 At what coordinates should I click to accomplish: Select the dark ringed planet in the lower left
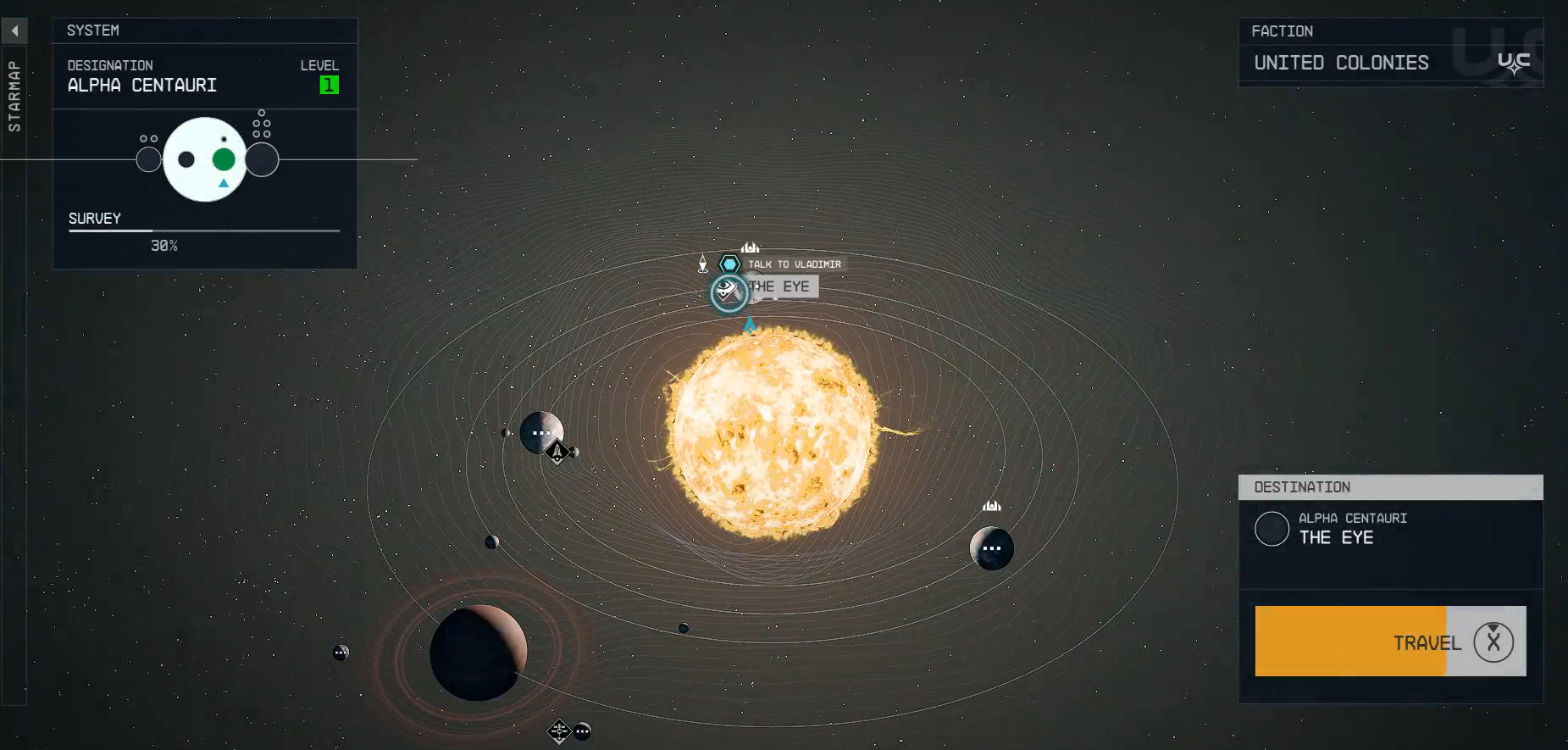[479, 653]
